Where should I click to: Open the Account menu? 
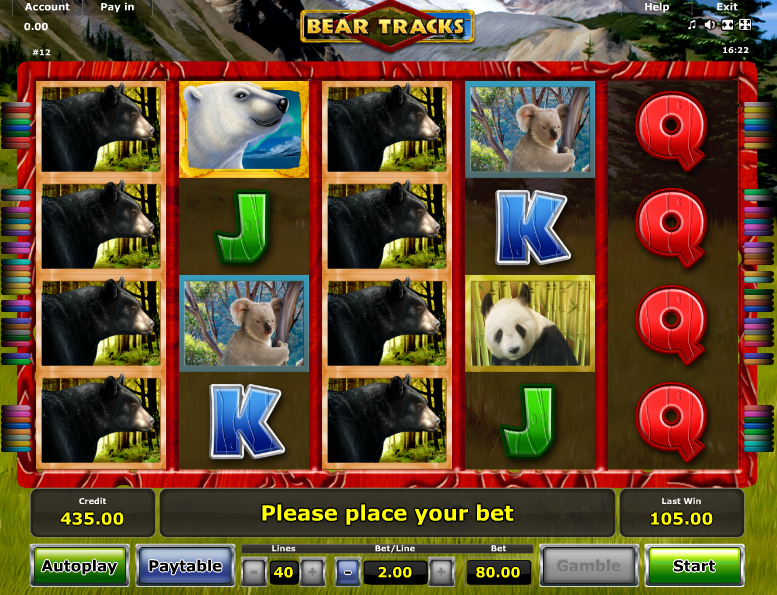click(x=47, y=7)
